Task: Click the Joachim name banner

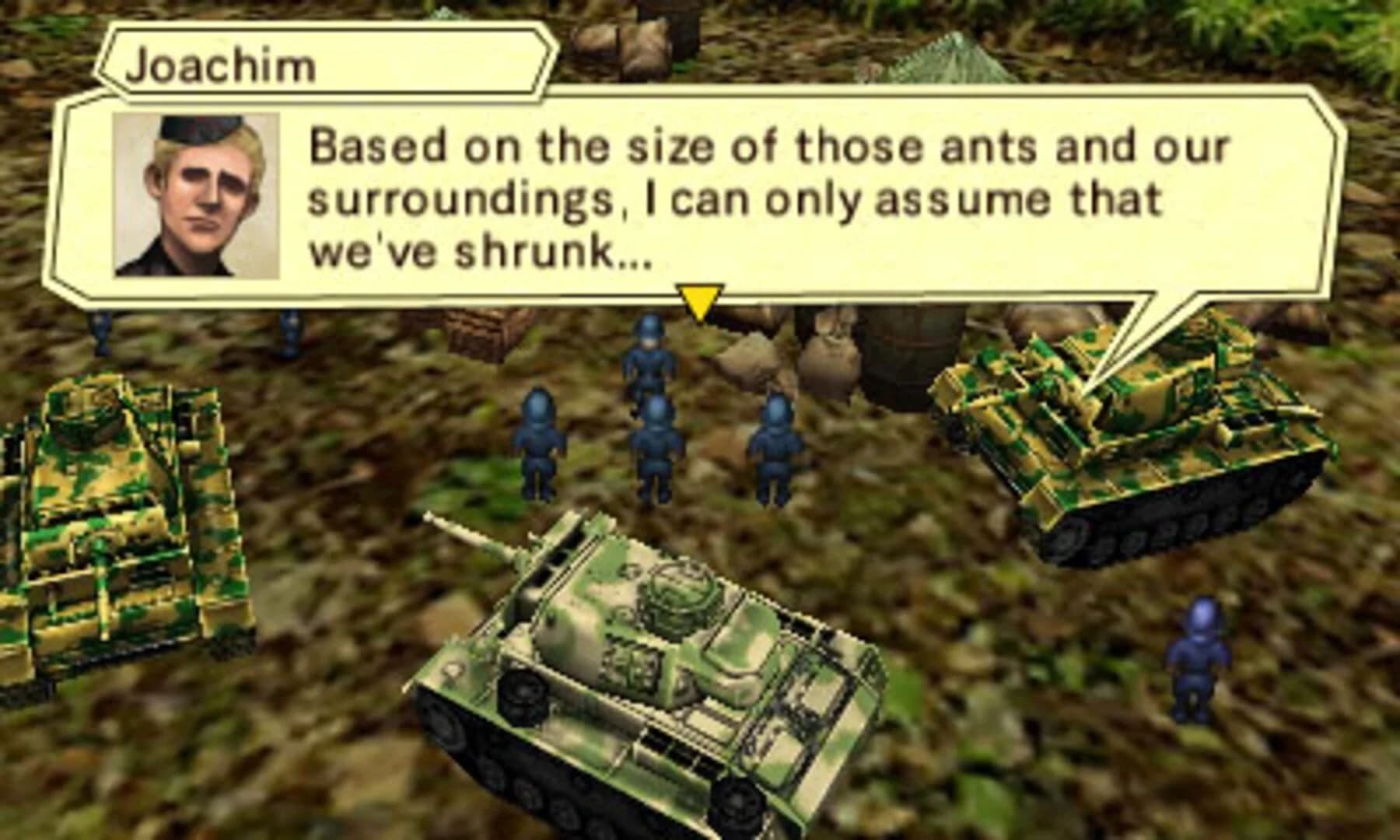Action: pos(222,65)
